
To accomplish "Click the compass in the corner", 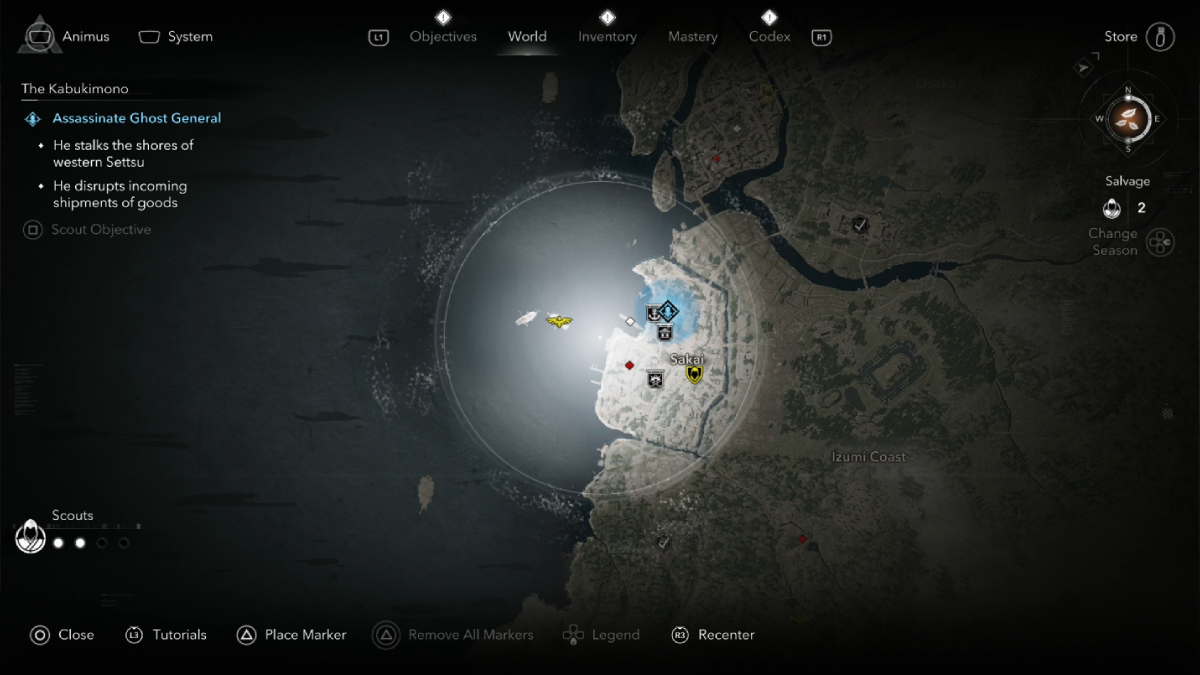I will coord(1128,118).
